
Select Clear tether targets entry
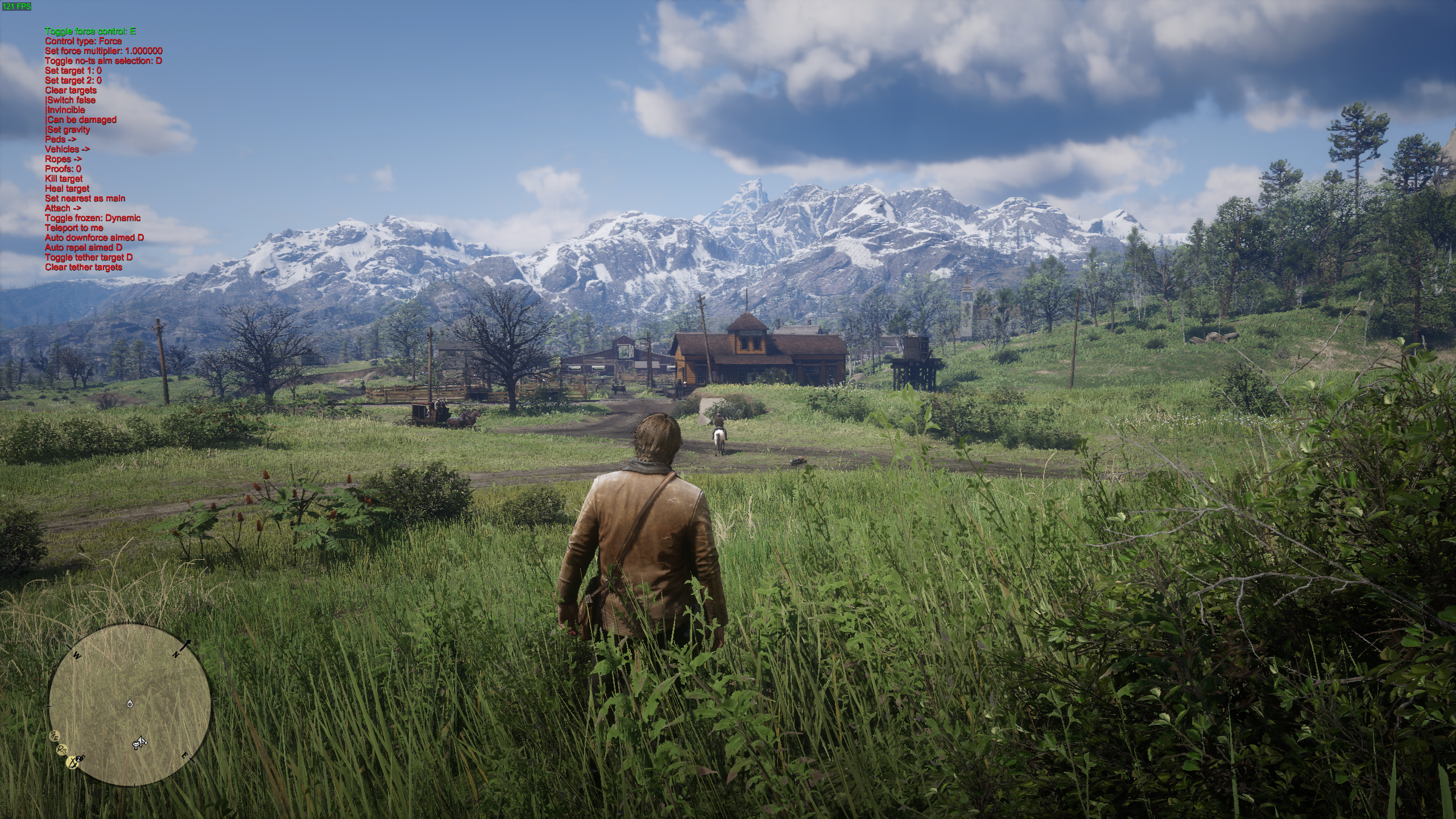(84, 267)
